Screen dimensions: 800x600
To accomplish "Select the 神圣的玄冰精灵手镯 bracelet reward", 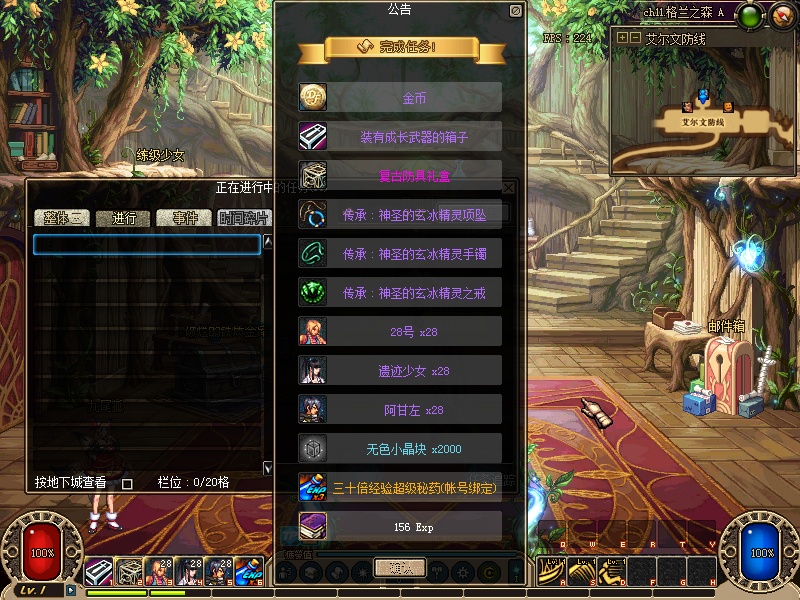I will click(x=401, y=253).
